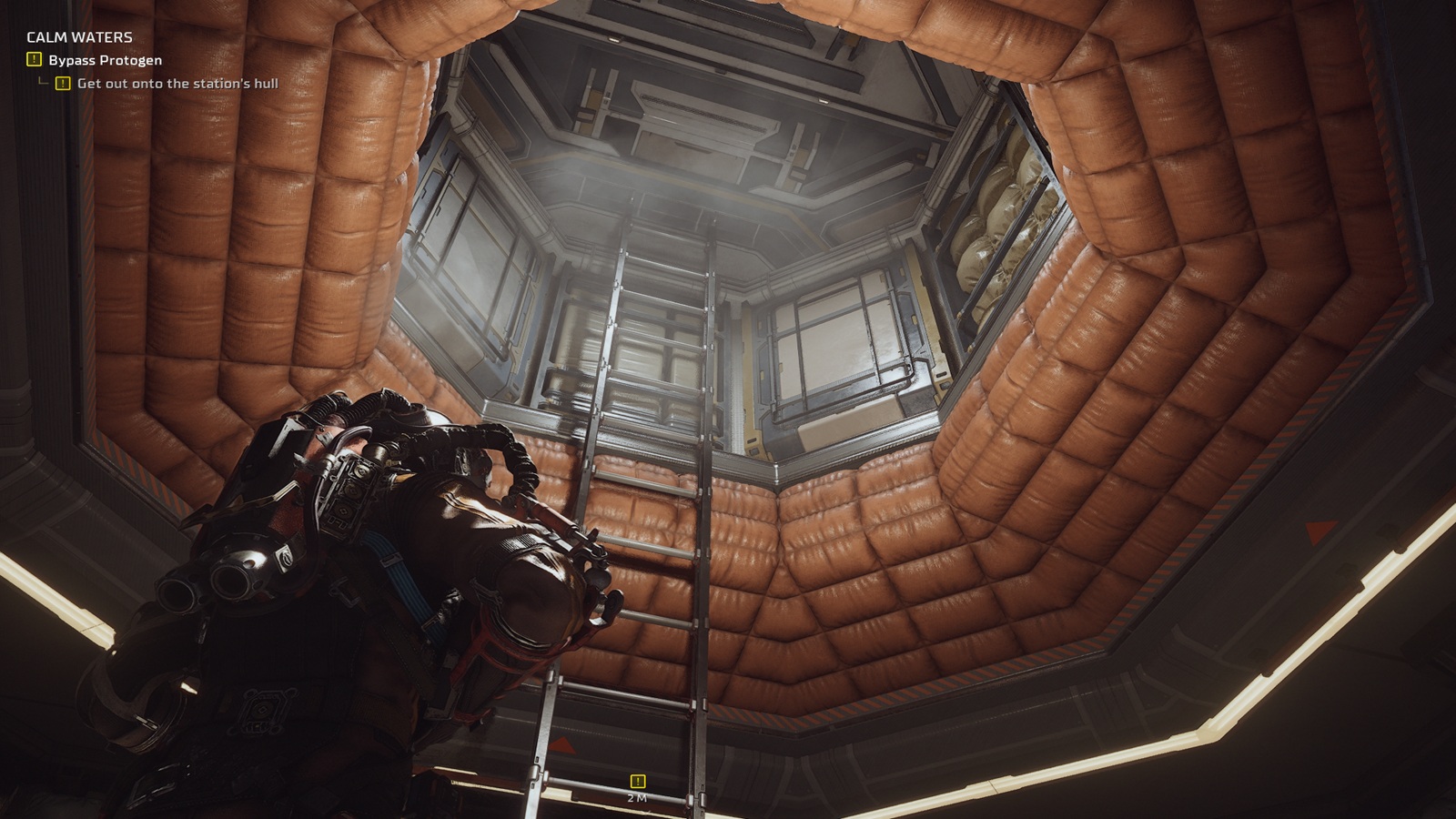
Task: Select the yellow waypoint marker above the 2 M label
Action: coord(636,779)
